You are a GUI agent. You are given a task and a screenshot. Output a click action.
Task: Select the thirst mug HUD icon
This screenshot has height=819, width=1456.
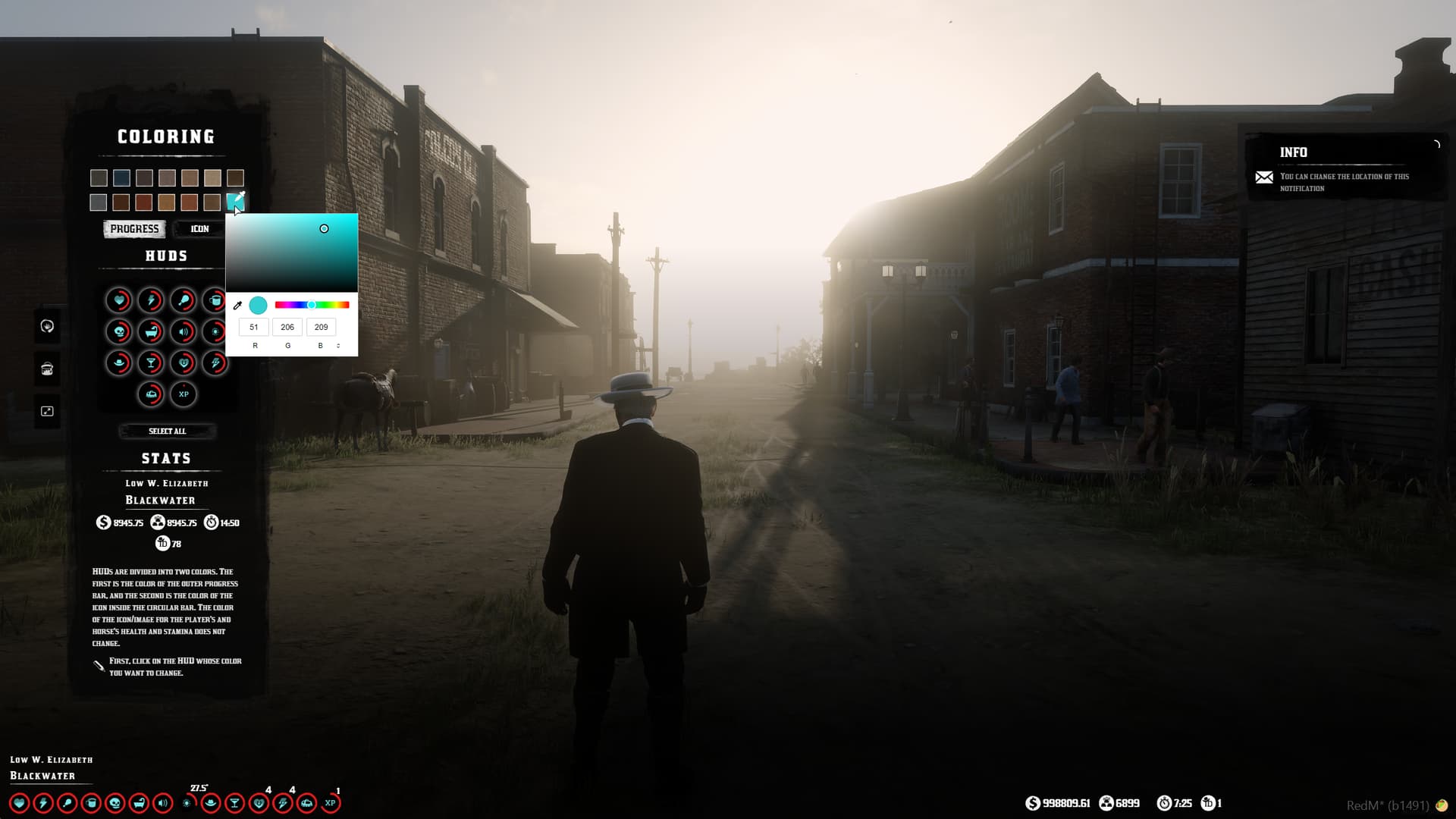[215, 300]
